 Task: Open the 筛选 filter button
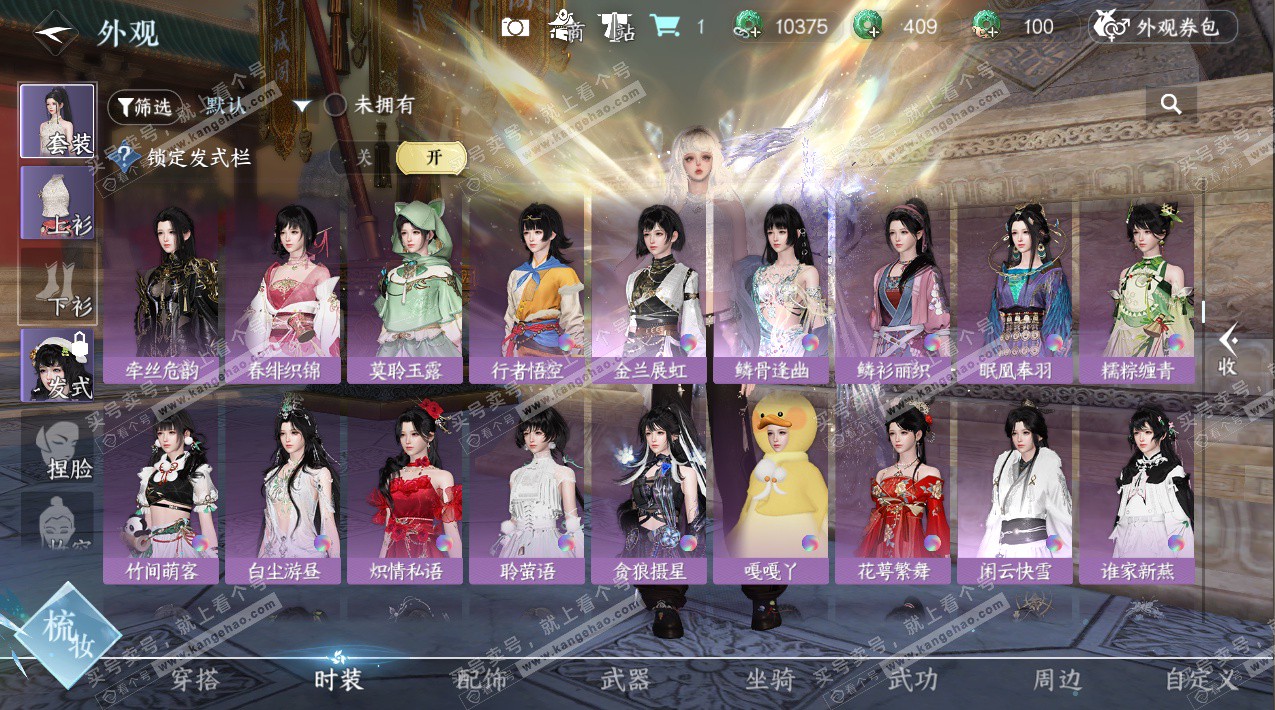pyautogui.click(x=139, y=106)
